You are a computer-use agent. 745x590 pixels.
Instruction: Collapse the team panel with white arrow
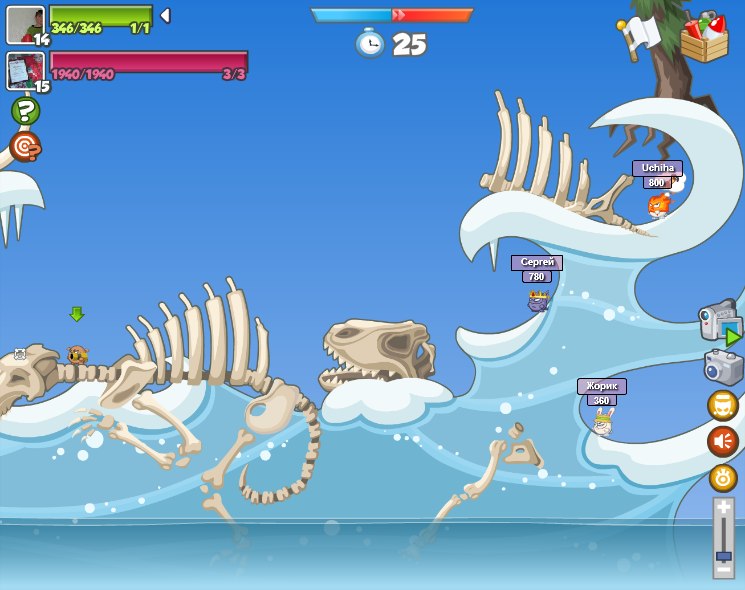[x=165, y=16]
